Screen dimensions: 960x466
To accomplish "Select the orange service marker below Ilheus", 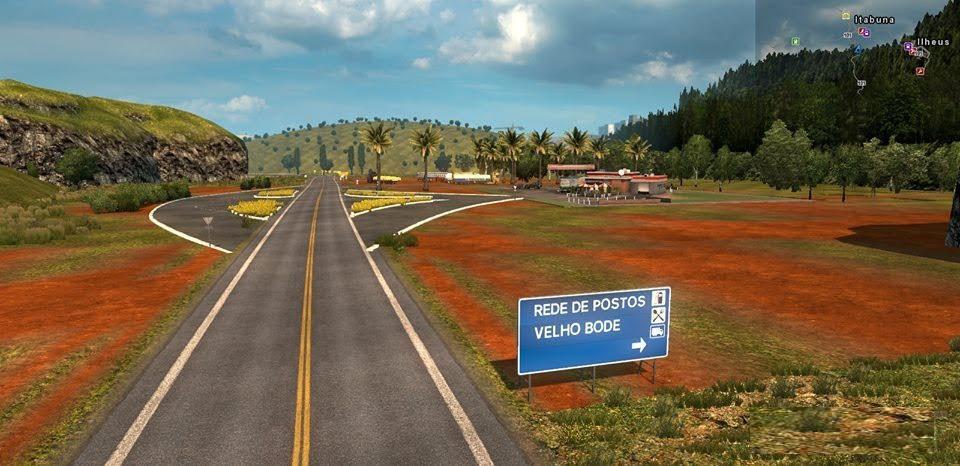I will click(920, 71).
